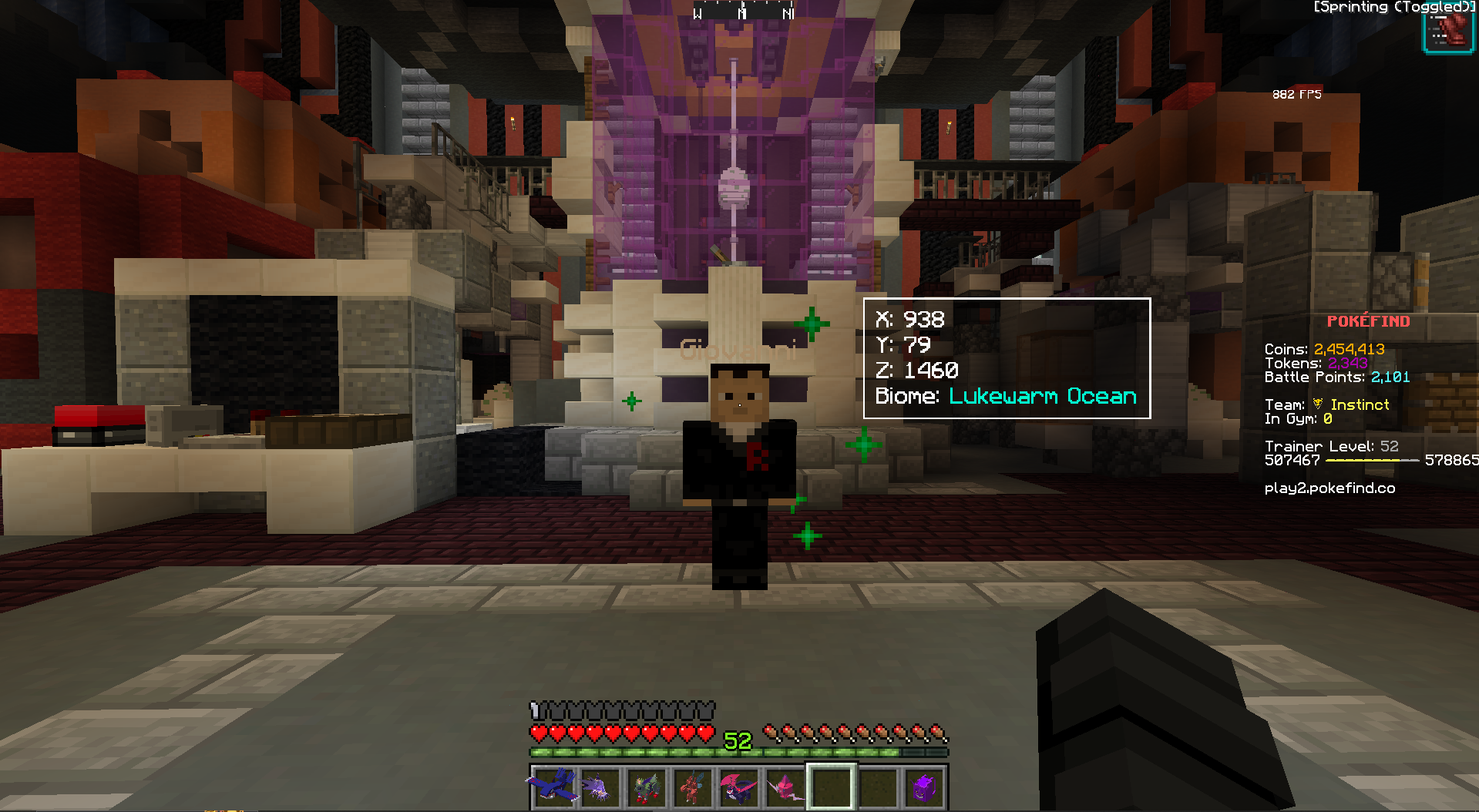
Task: Choose the pink-winged dark dragon hotbar slot
Action: click(738, 787)
